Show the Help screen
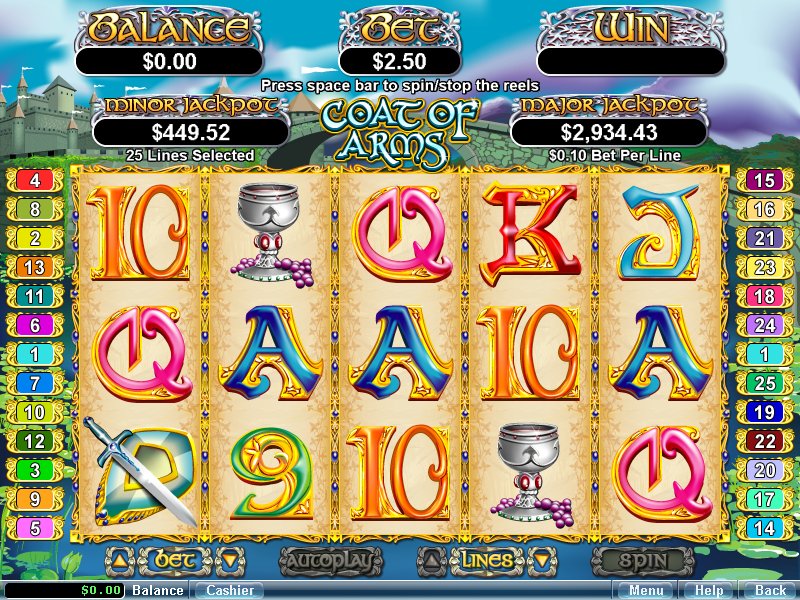This screenshot has width=800, height=600. click(x=709, y=591)
